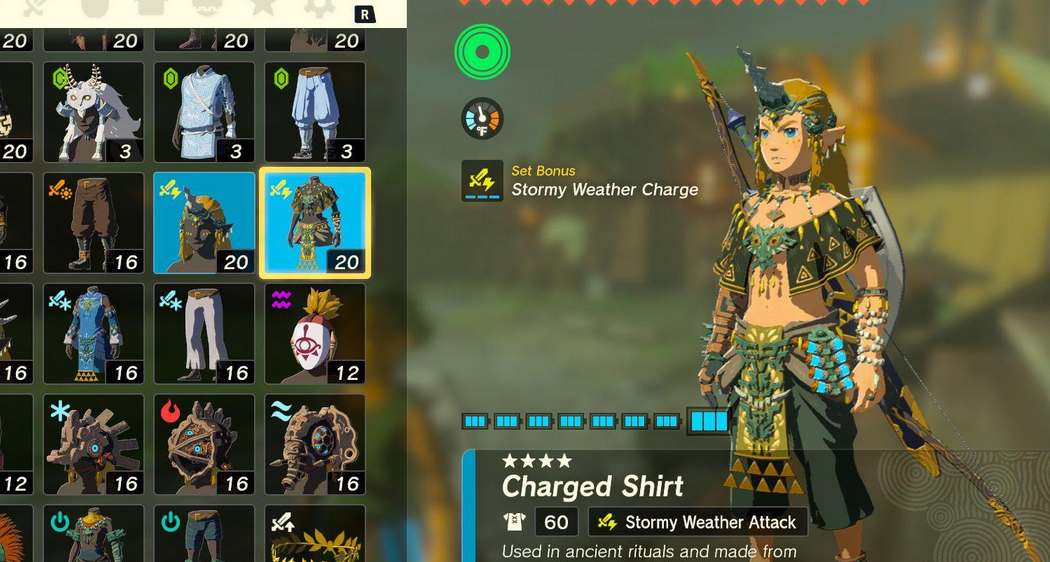Select the Charged Headdress slot

click(x=204, y=222)
